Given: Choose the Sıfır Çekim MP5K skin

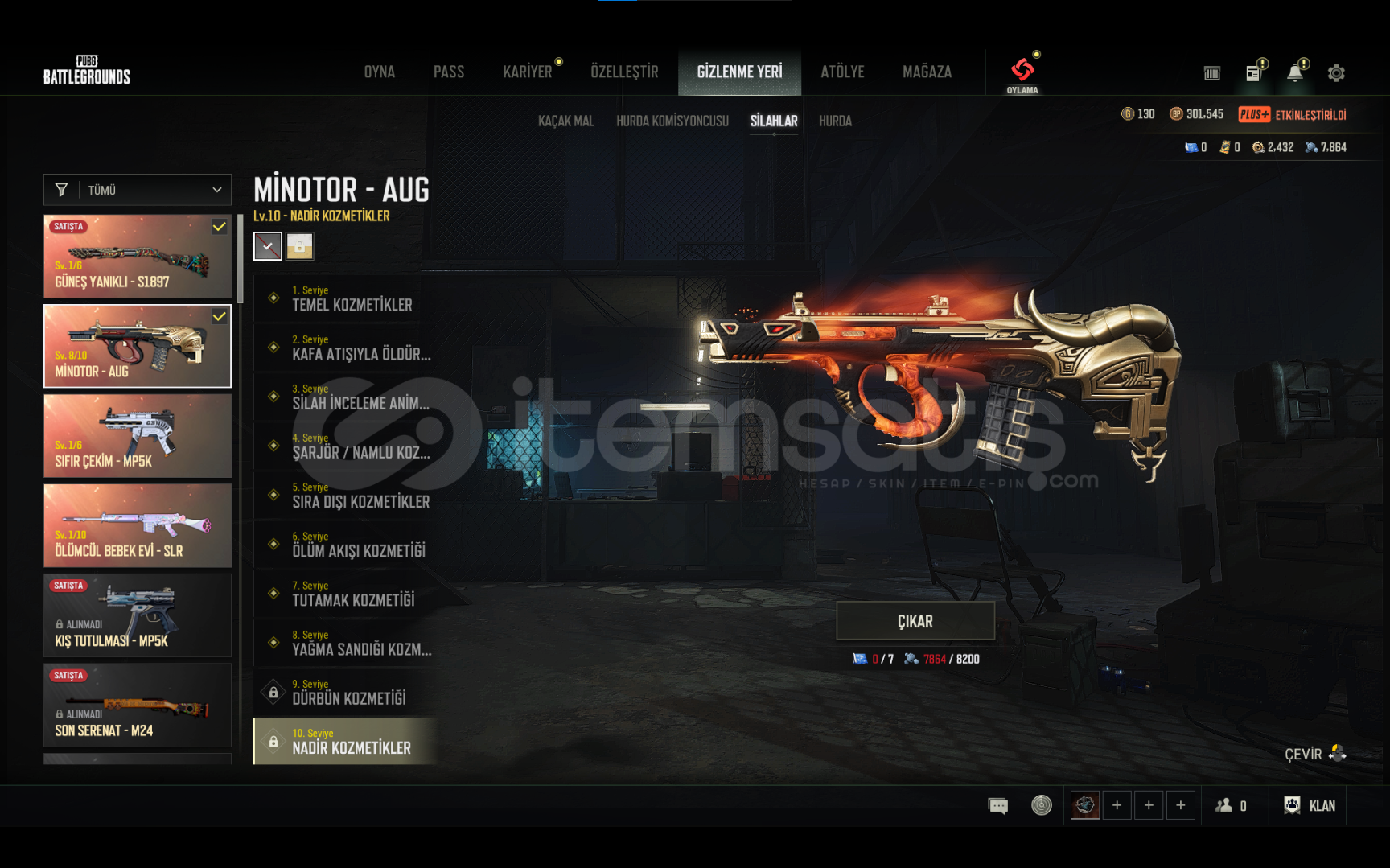Looking at the screenshot, I should coord(138,436).
